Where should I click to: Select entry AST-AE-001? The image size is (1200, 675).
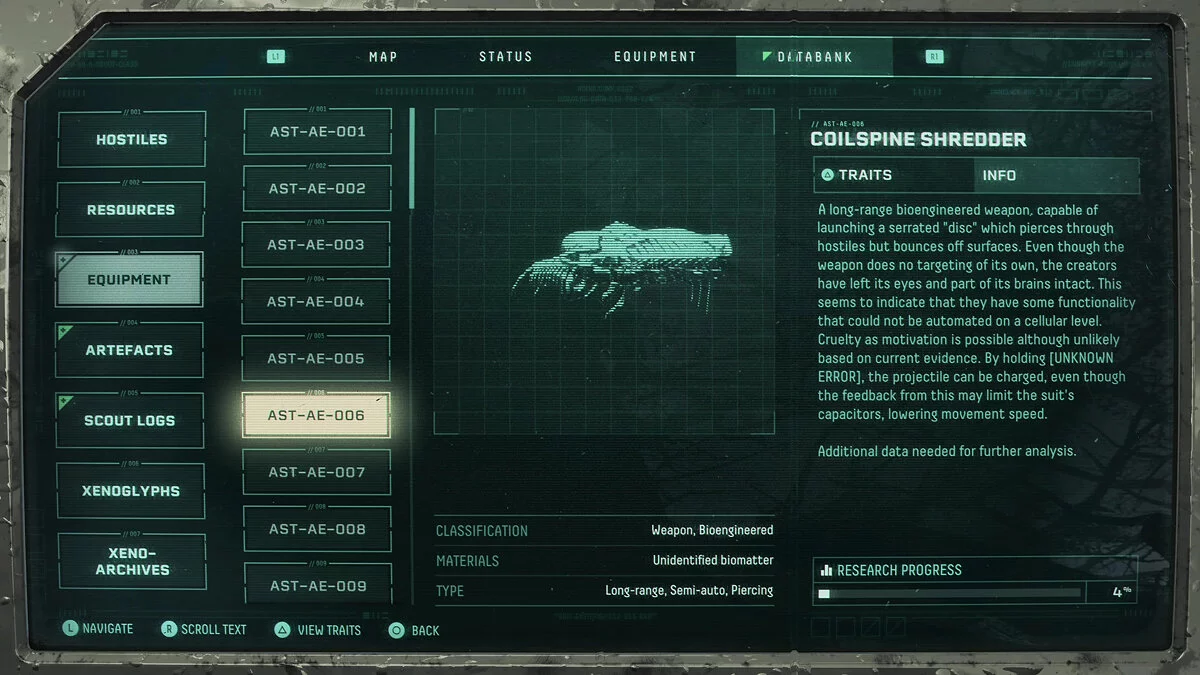pos(316,132)
